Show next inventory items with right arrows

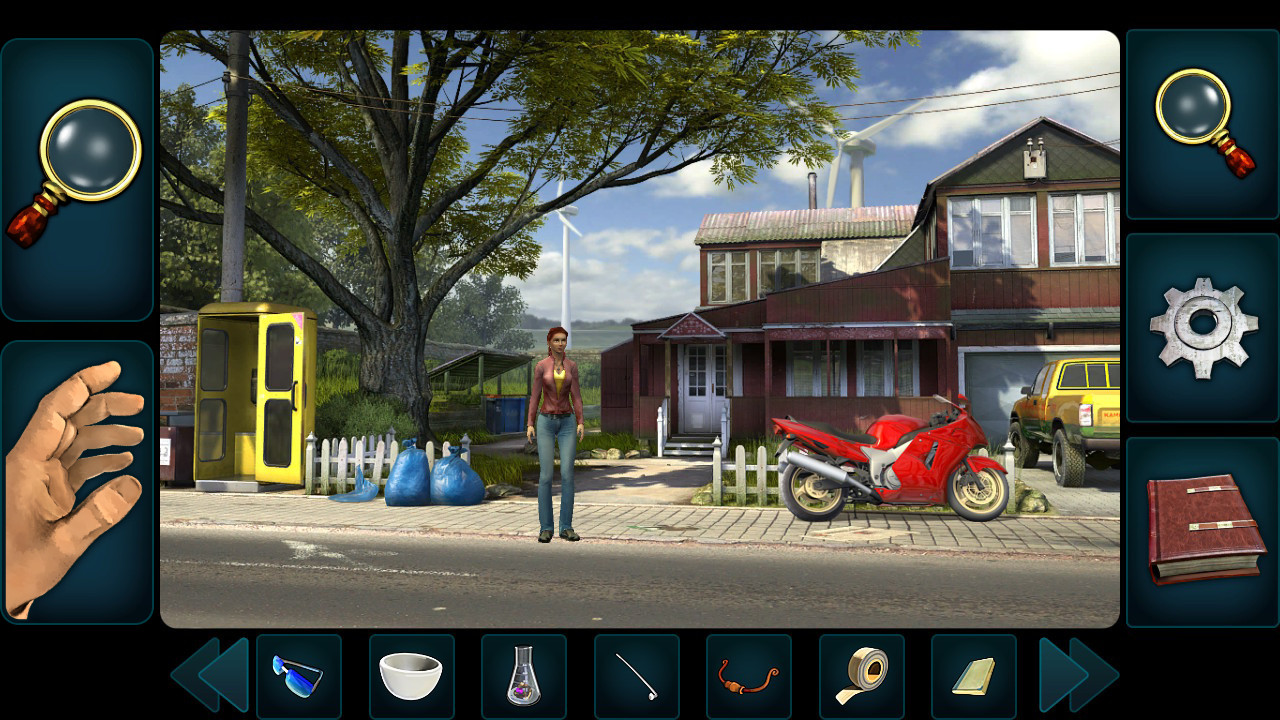tap(1078, 675)
